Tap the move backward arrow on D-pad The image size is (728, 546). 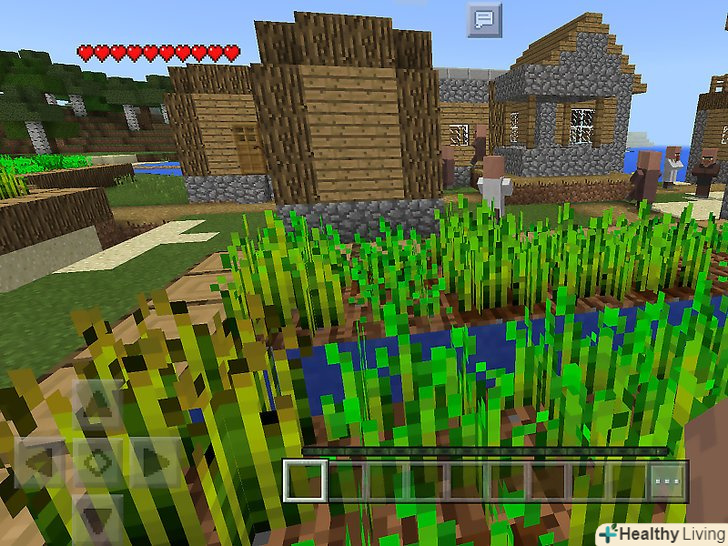click(x=97, y=518)
